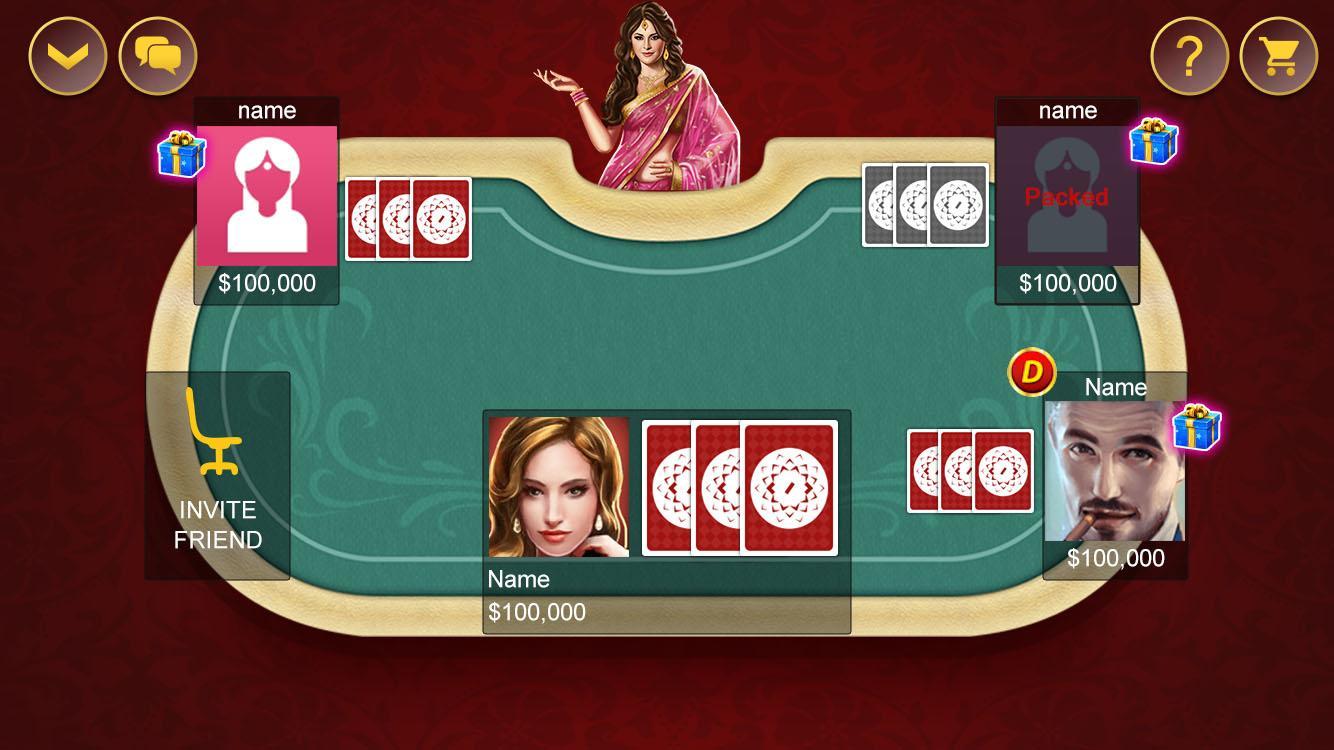
Task: Open the help screen
Action: (1188, 55)
